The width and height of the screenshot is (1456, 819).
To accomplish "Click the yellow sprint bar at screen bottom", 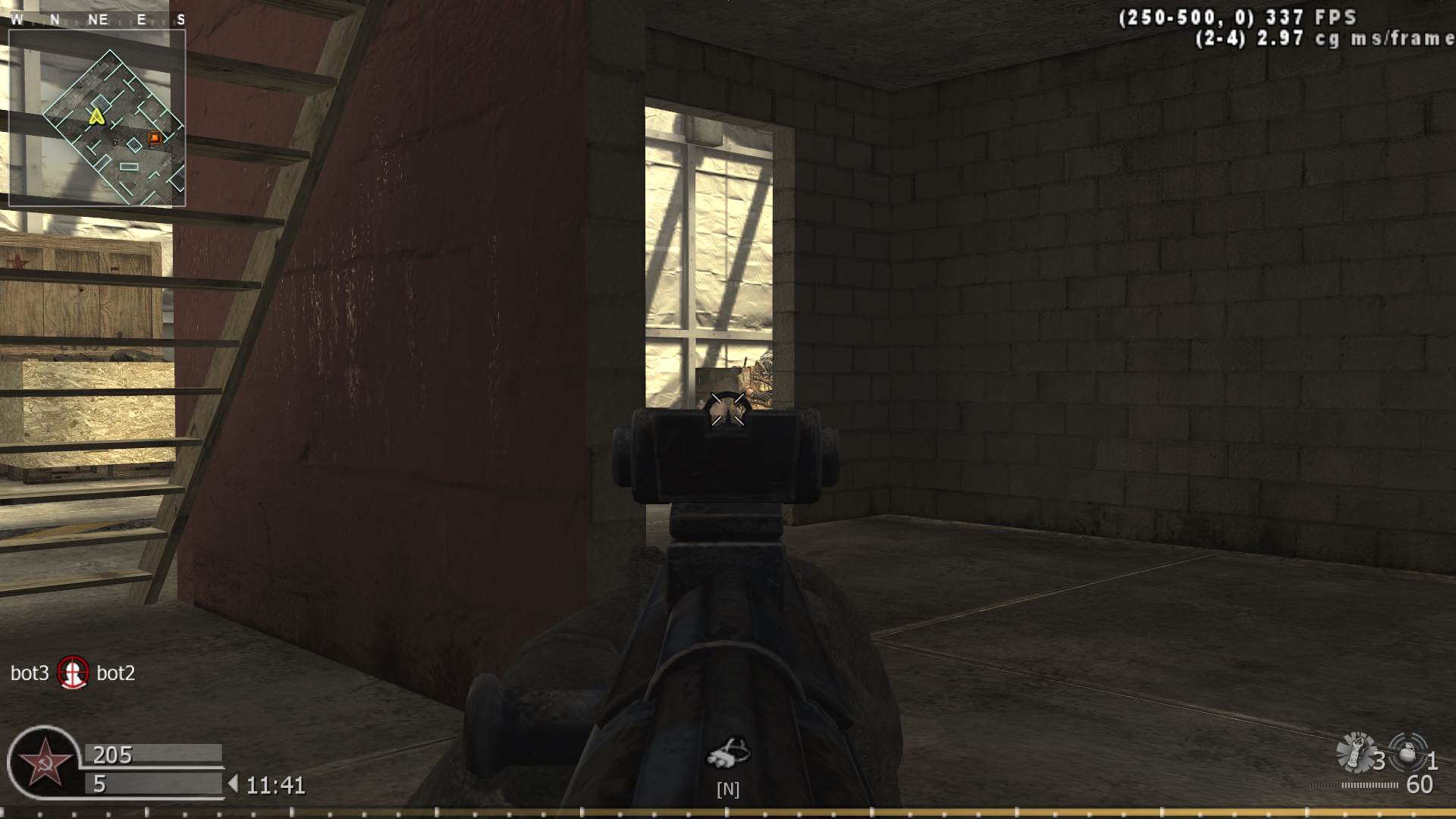I will (728, 811).
